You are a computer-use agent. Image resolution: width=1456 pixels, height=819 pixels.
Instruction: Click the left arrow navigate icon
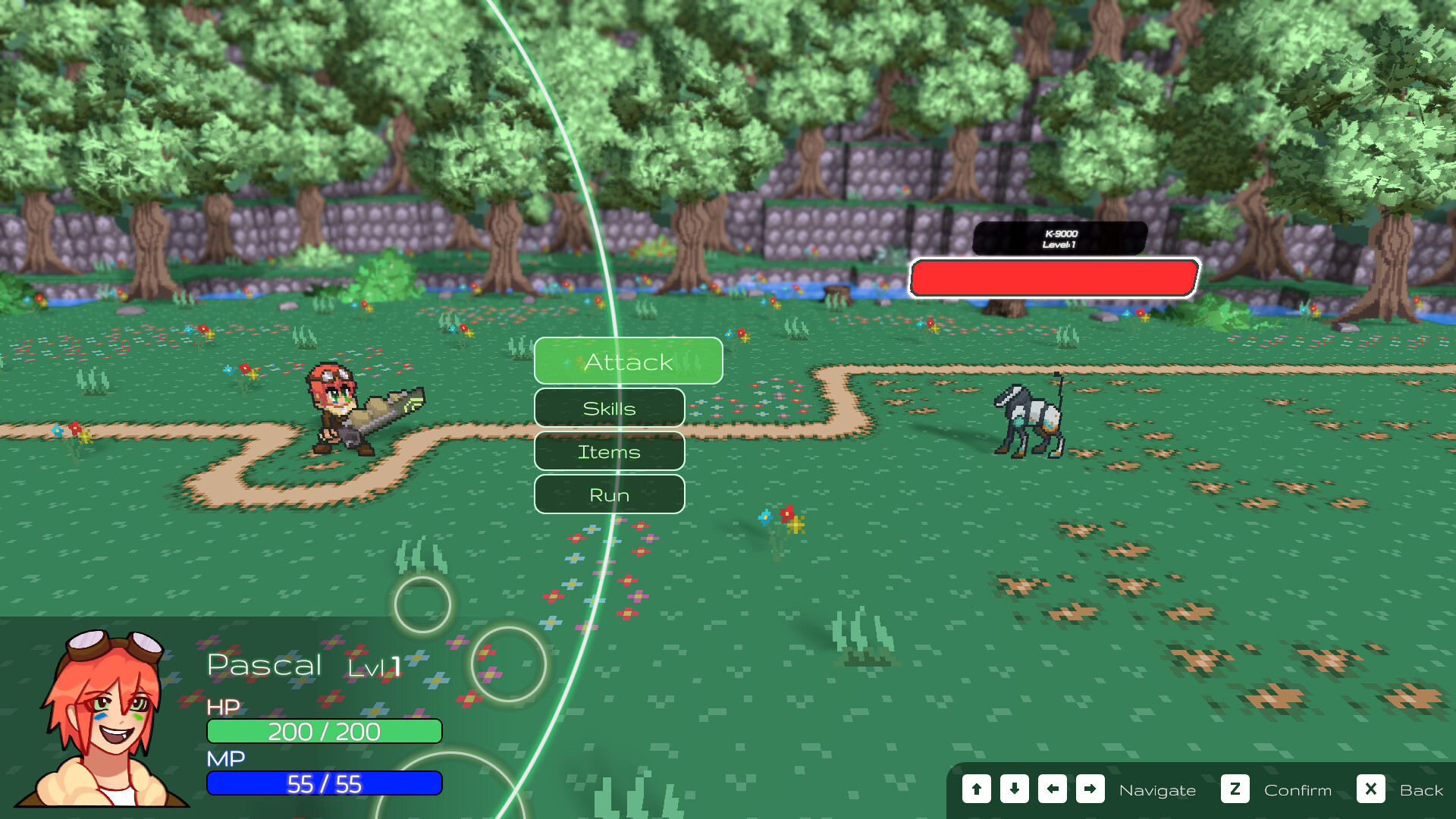coord(1052,789)
